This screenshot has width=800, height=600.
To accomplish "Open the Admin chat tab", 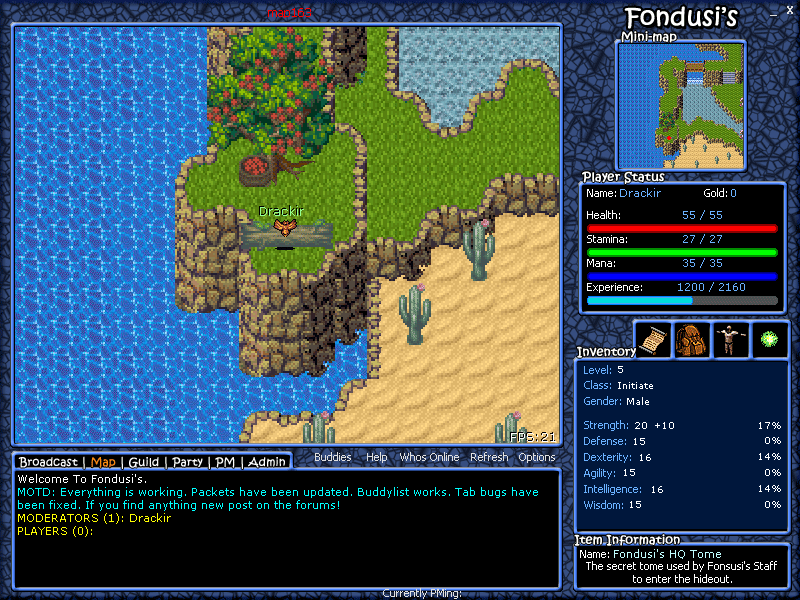I will 267,462.
